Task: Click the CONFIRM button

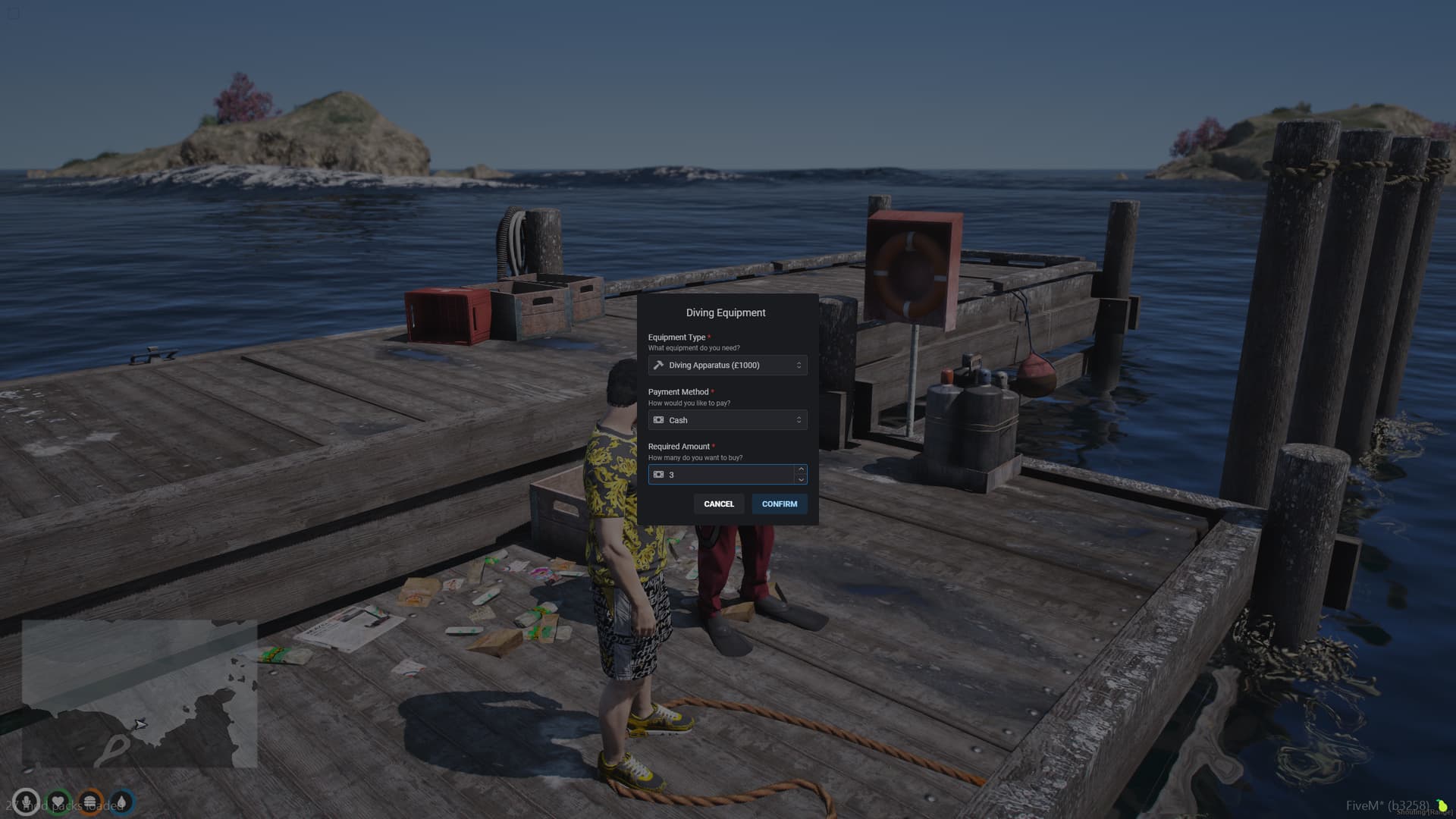Action: click(779, 504)
